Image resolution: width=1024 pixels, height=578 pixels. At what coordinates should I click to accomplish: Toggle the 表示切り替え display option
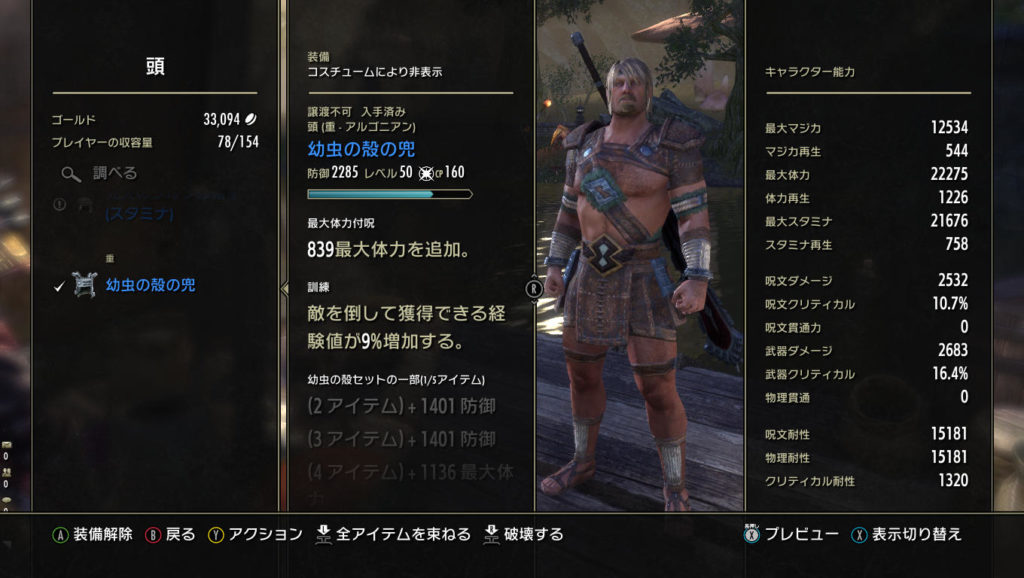[x=916, y=534]
